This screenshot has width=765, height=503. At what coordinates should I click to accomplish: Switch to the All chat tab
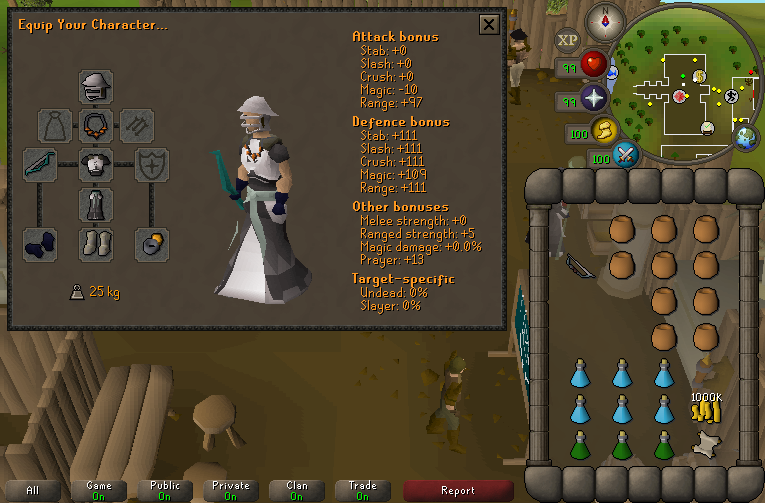pos(33,490)
